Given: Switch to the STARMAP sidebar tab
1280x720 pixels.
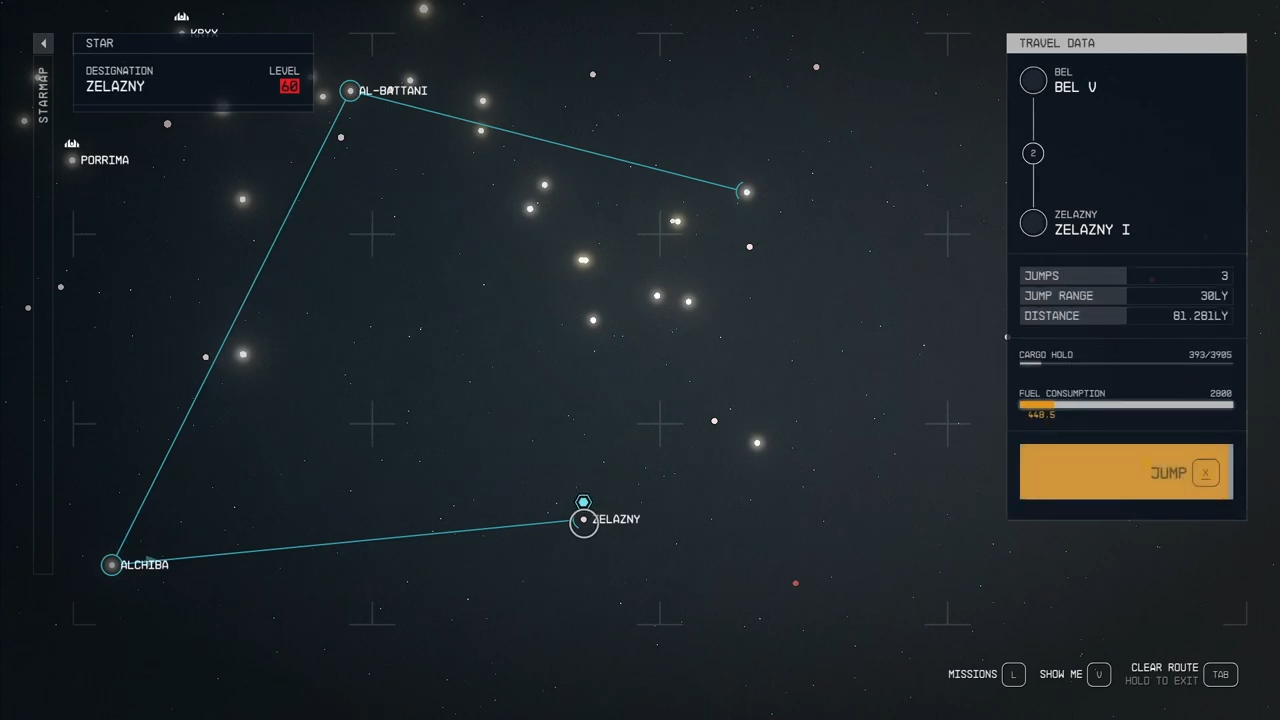Looking at the screenshot, I should coord(43,95).
